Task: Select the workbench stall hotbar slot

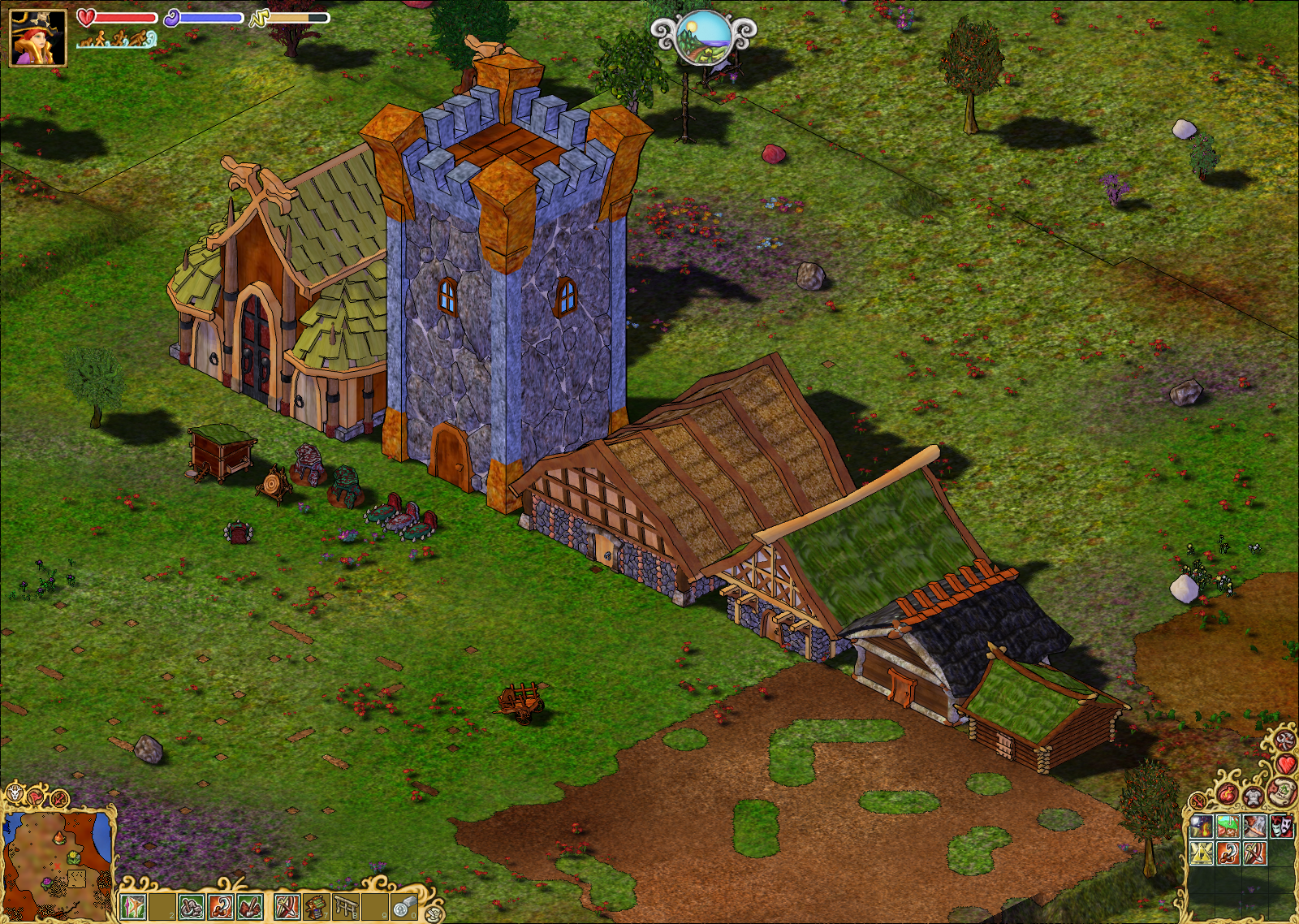Action: (x=316, y=906)
